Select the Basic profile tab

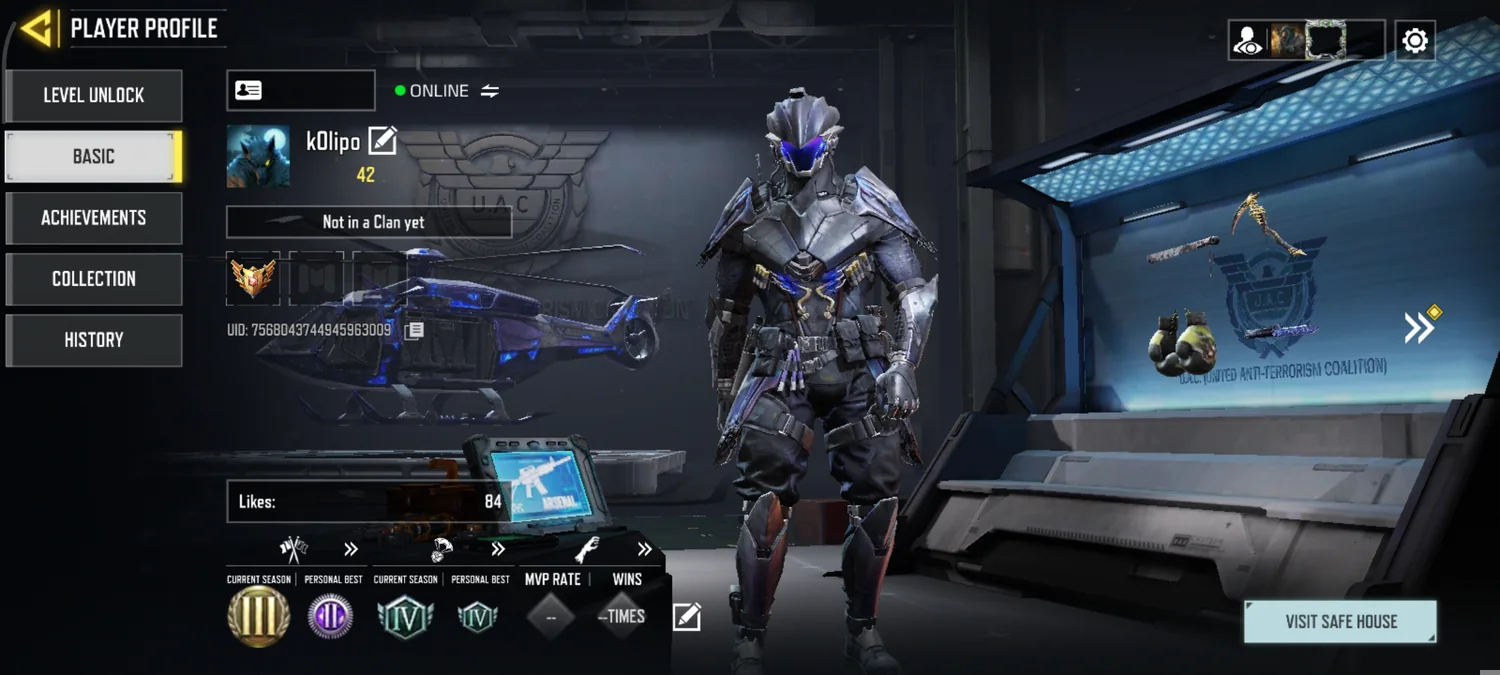tap(94, 157)
